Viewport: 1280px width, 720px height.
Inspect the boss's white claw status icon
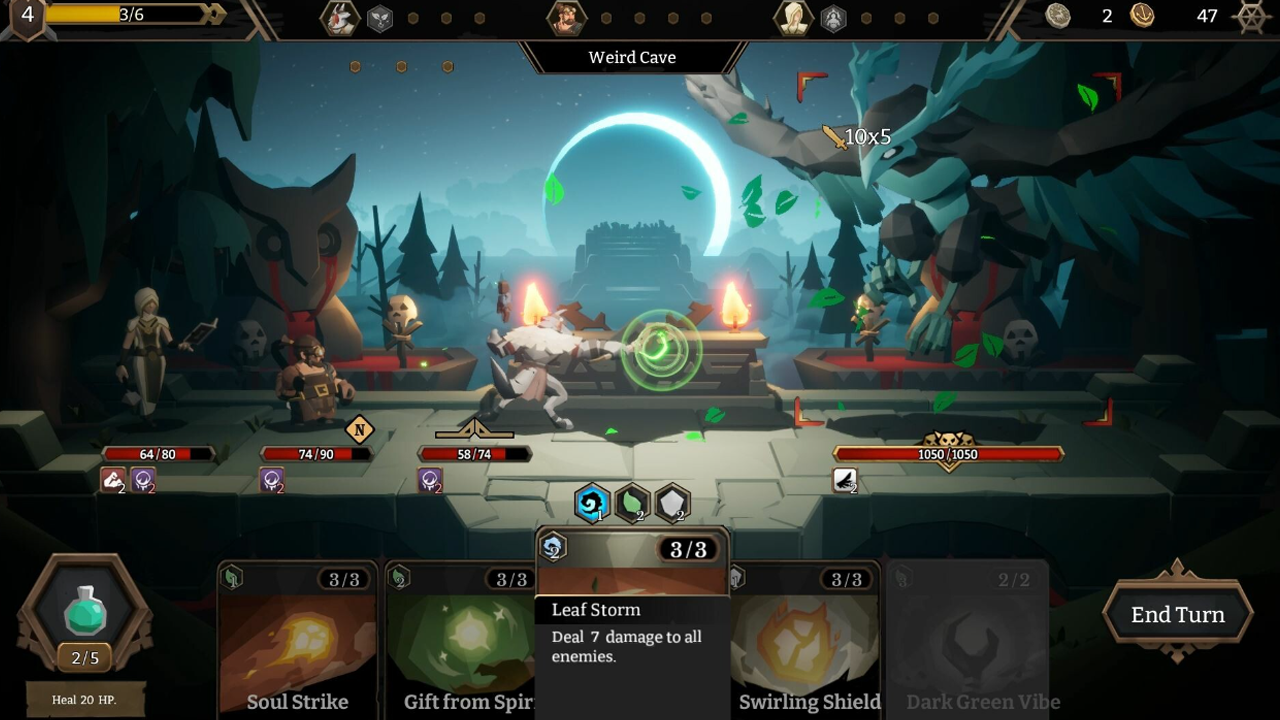click(x=845, y=482)
